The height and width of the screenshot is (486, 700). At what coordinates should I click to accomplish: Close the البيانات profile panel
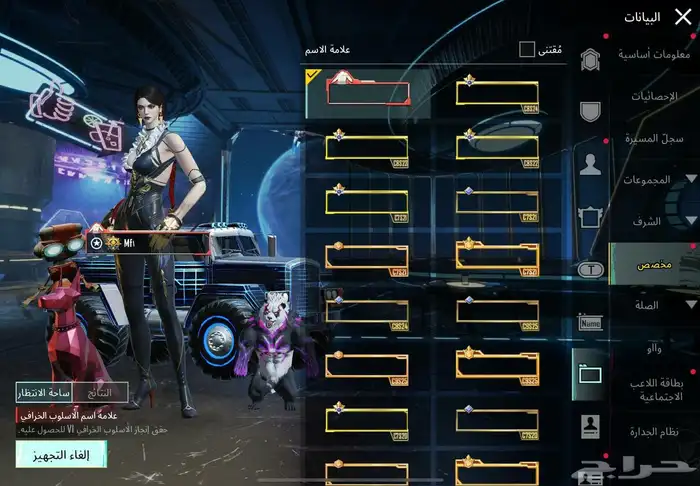click(x=682, y=16)
